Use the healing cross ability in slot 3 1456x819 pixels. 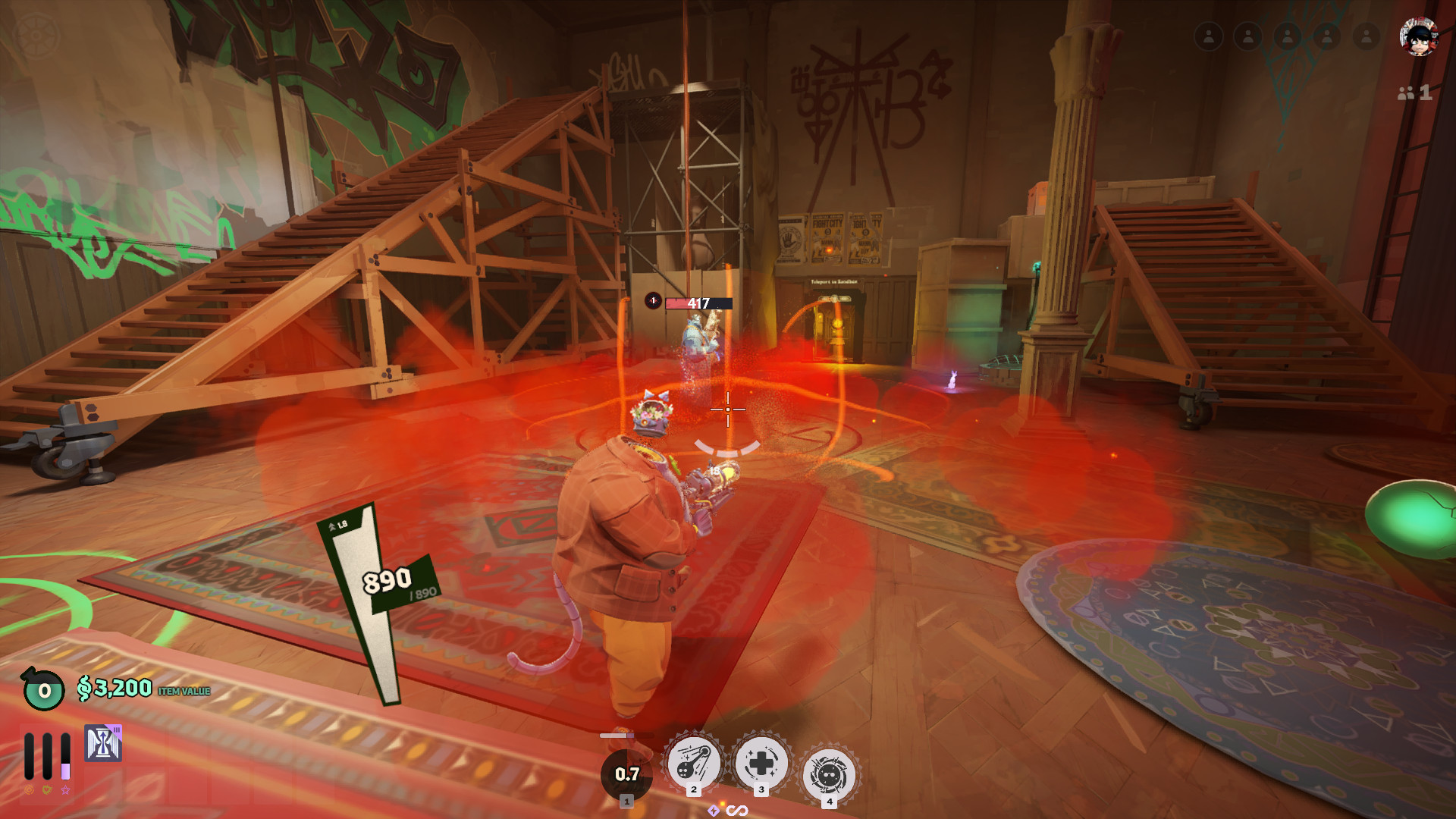tap(761, 763)
